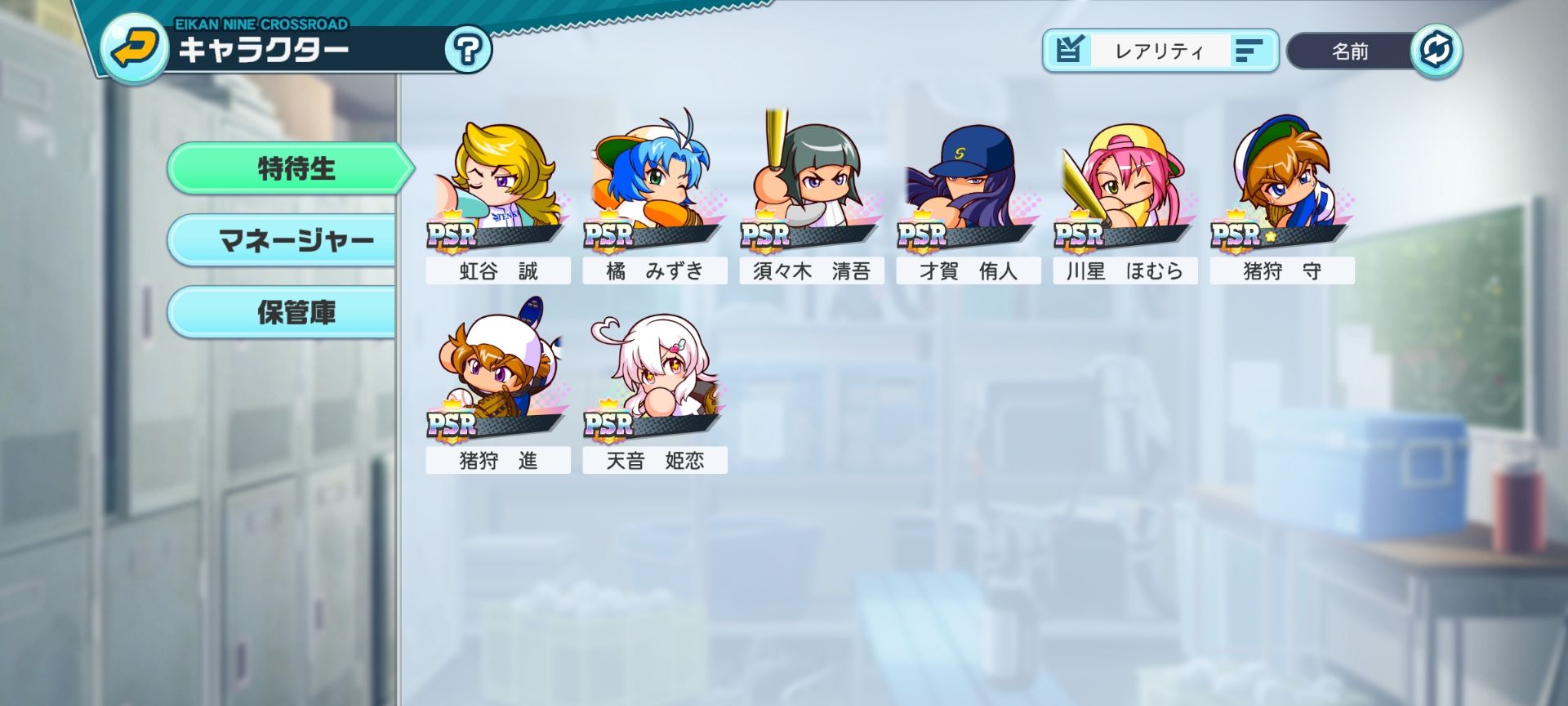Click the back arrow icon
The image size is (1568, 706).
[x=133, y=47]
